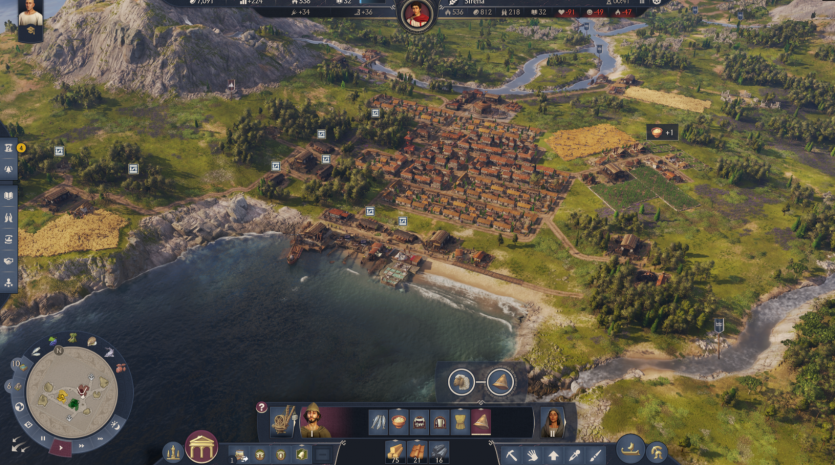The height and width of the screenshot is (465, 835).
Task: Select the hand move tool
Action: click(532, 455)
